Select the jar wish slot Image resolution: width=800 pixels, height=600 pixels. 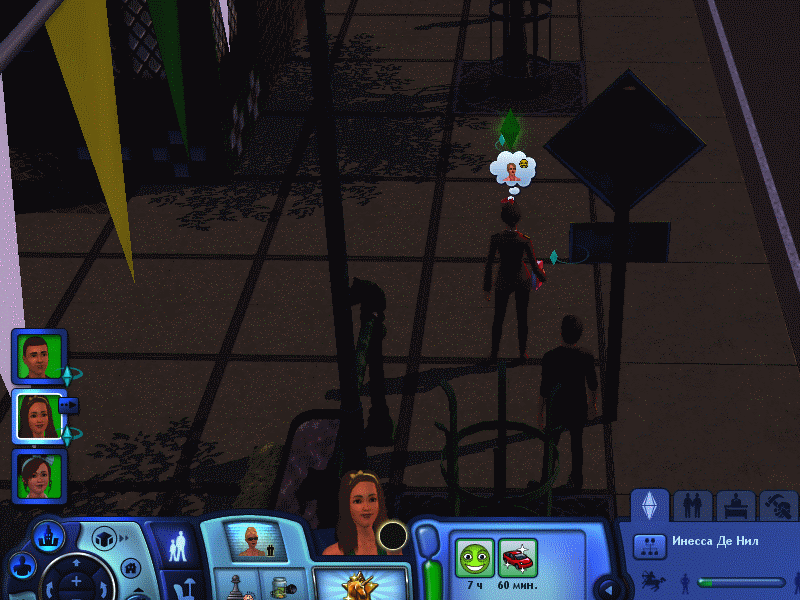281,586
